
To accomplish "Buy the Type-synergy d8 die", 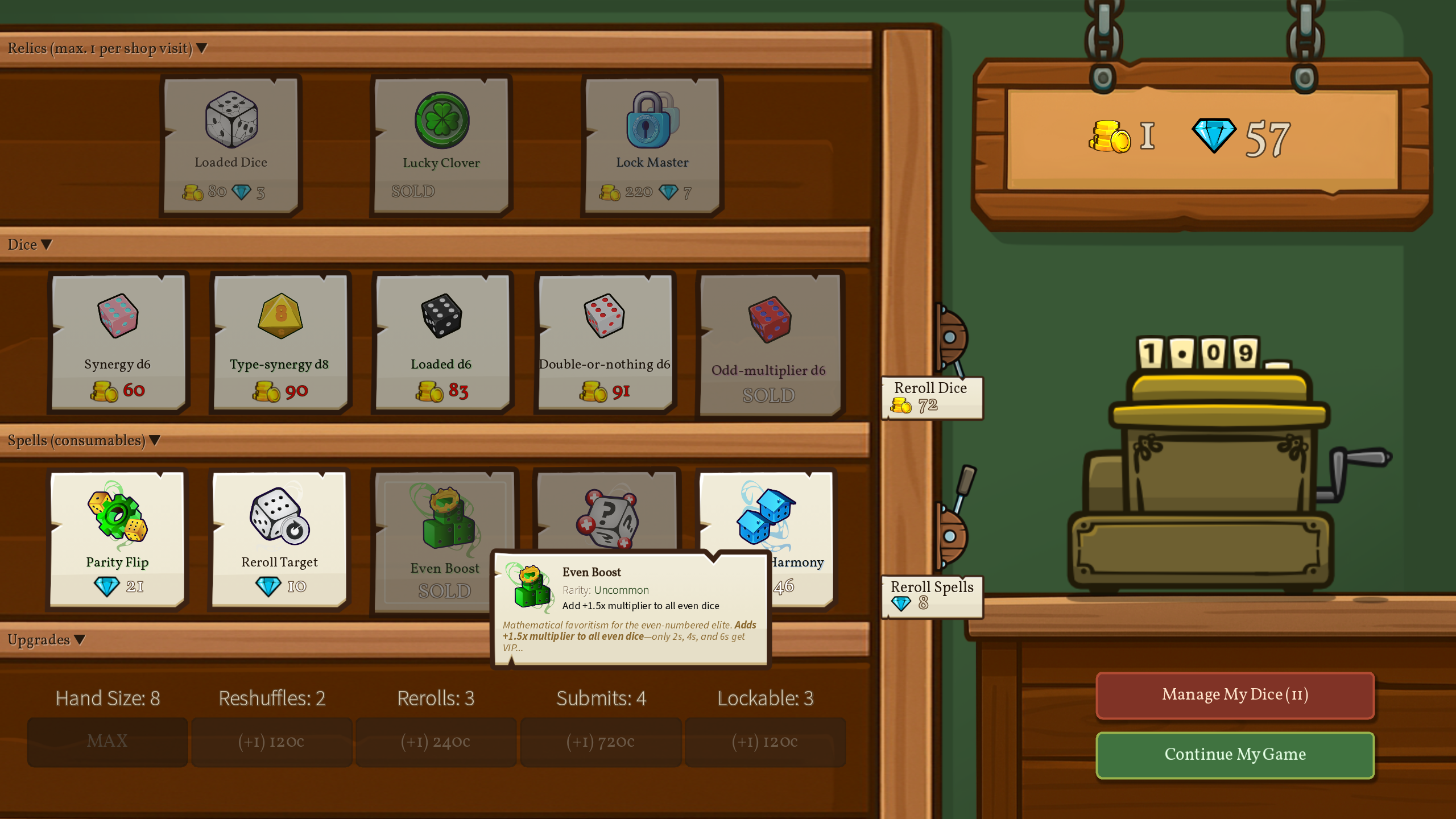I will pos(279,342).
